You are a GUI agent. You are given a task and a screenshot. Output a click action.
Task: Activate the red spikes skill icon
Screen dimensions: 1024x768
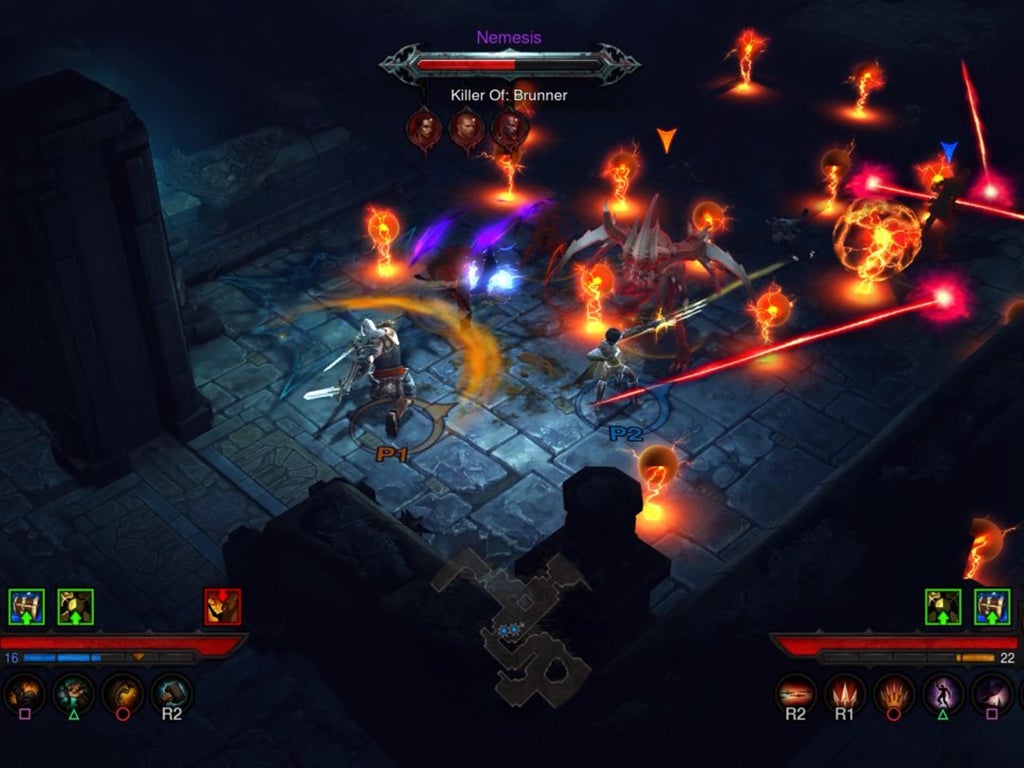click(x=845, y=693)
